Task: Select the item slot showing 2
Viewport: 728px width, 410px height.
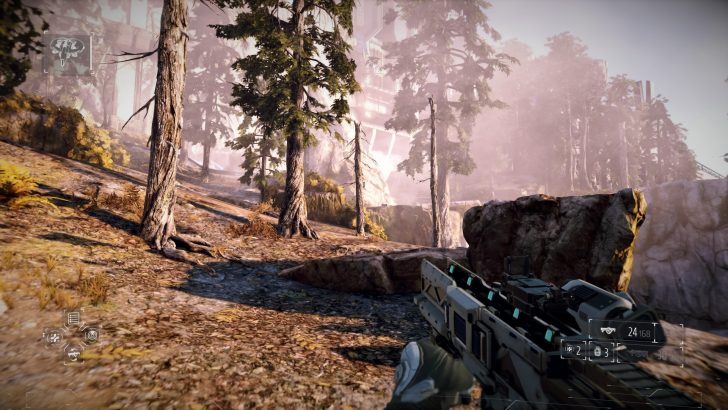Action: tap(574, 351)
